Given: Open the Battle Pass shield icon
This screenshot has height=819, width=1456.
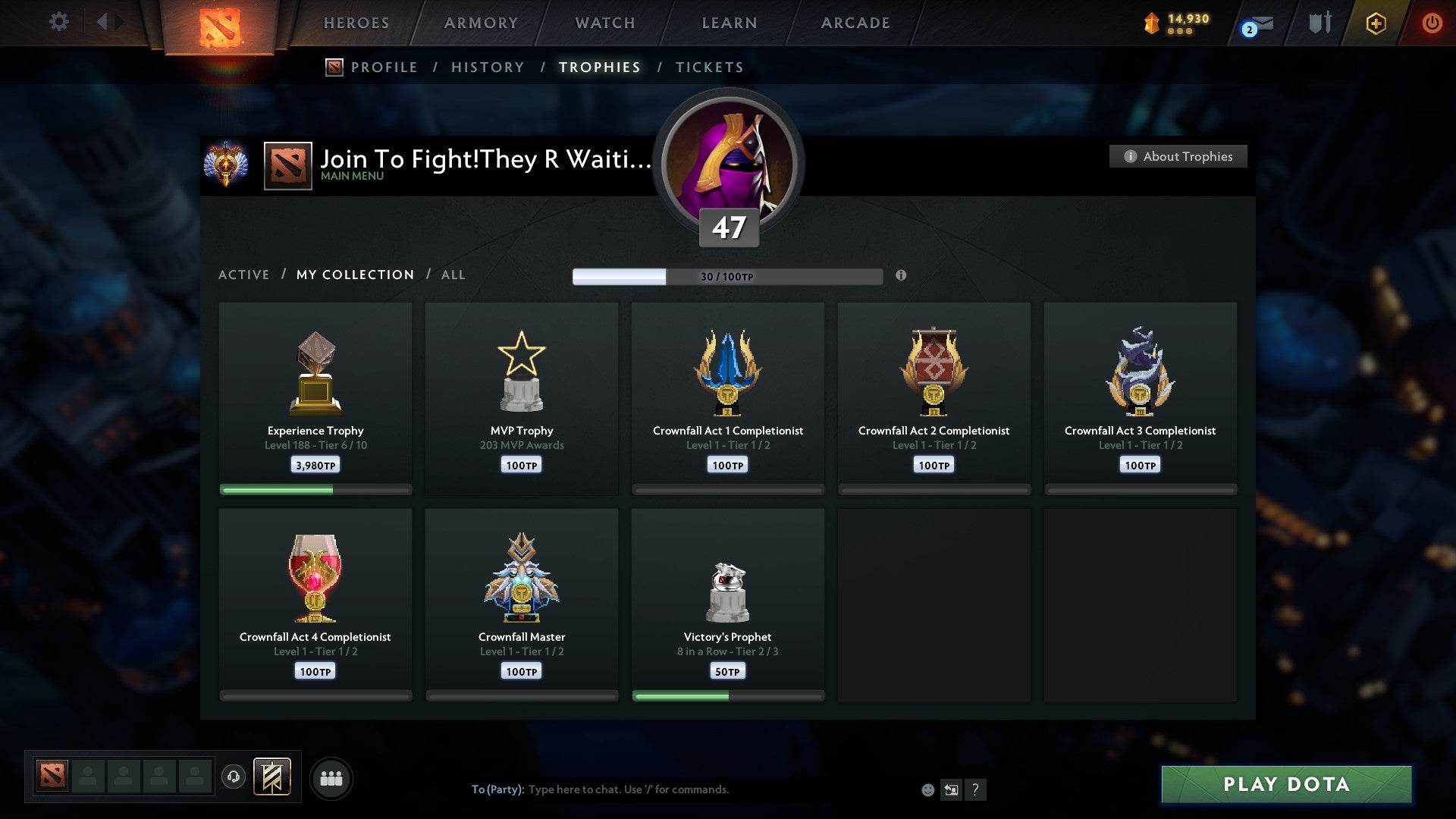Looking at the screenshot, I should point(1319,23).
